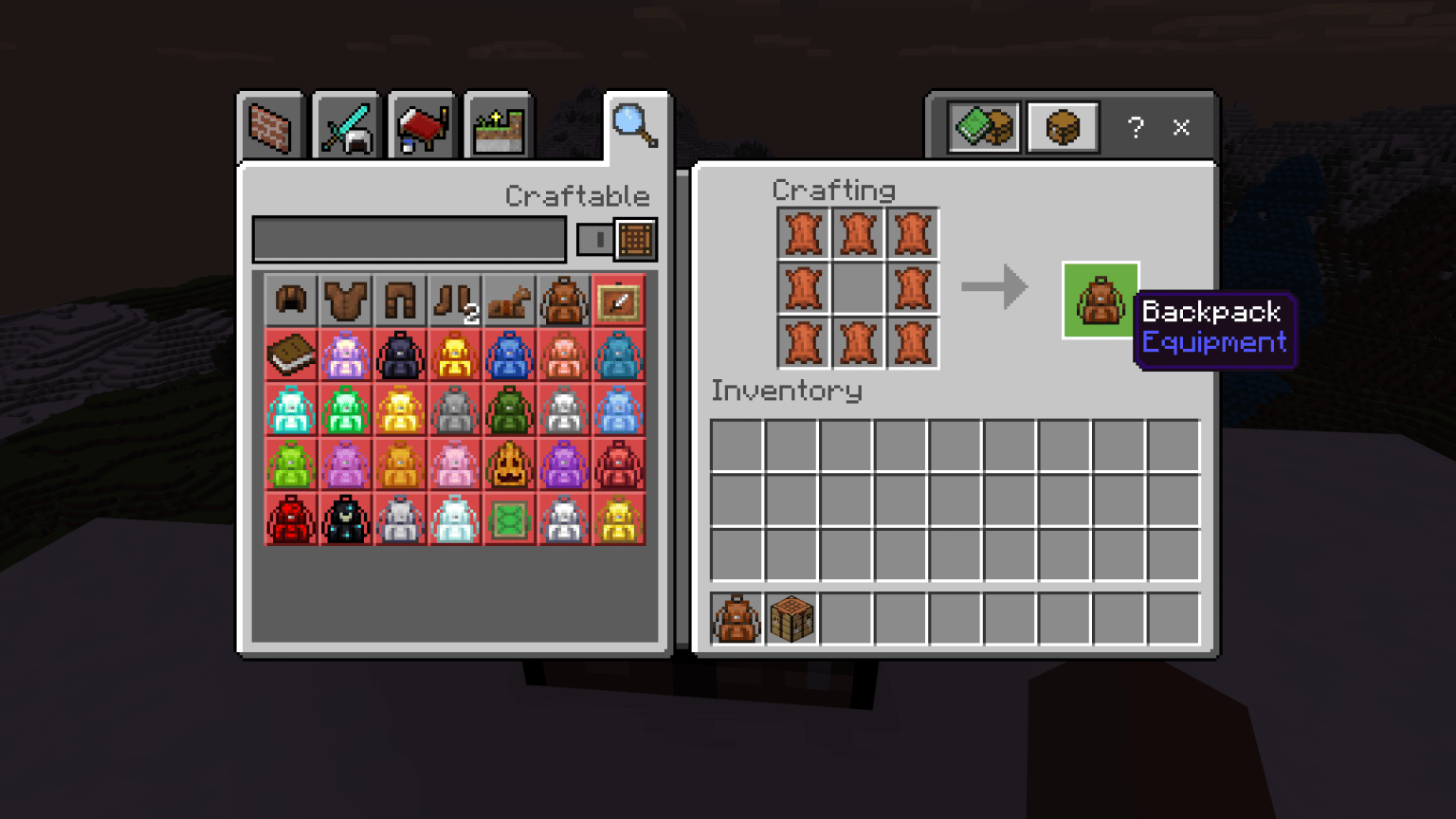Switch to the Combat sword tab
This screenshot has width=1456, height=819.
[346, 124]
